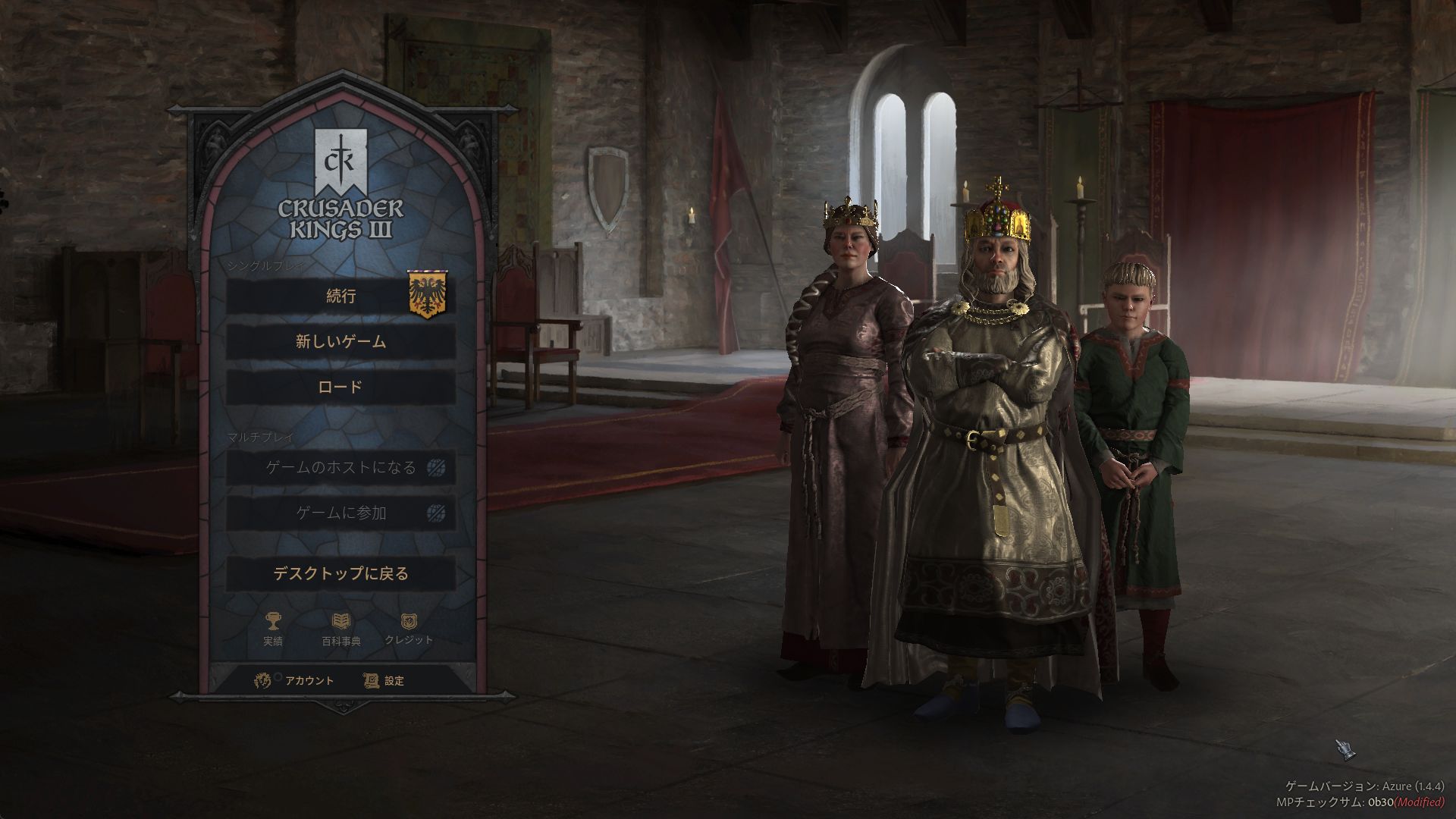This screenshot has height=819, width=1456.
Task: Show the クレジット credits screen
Action: 409,623
